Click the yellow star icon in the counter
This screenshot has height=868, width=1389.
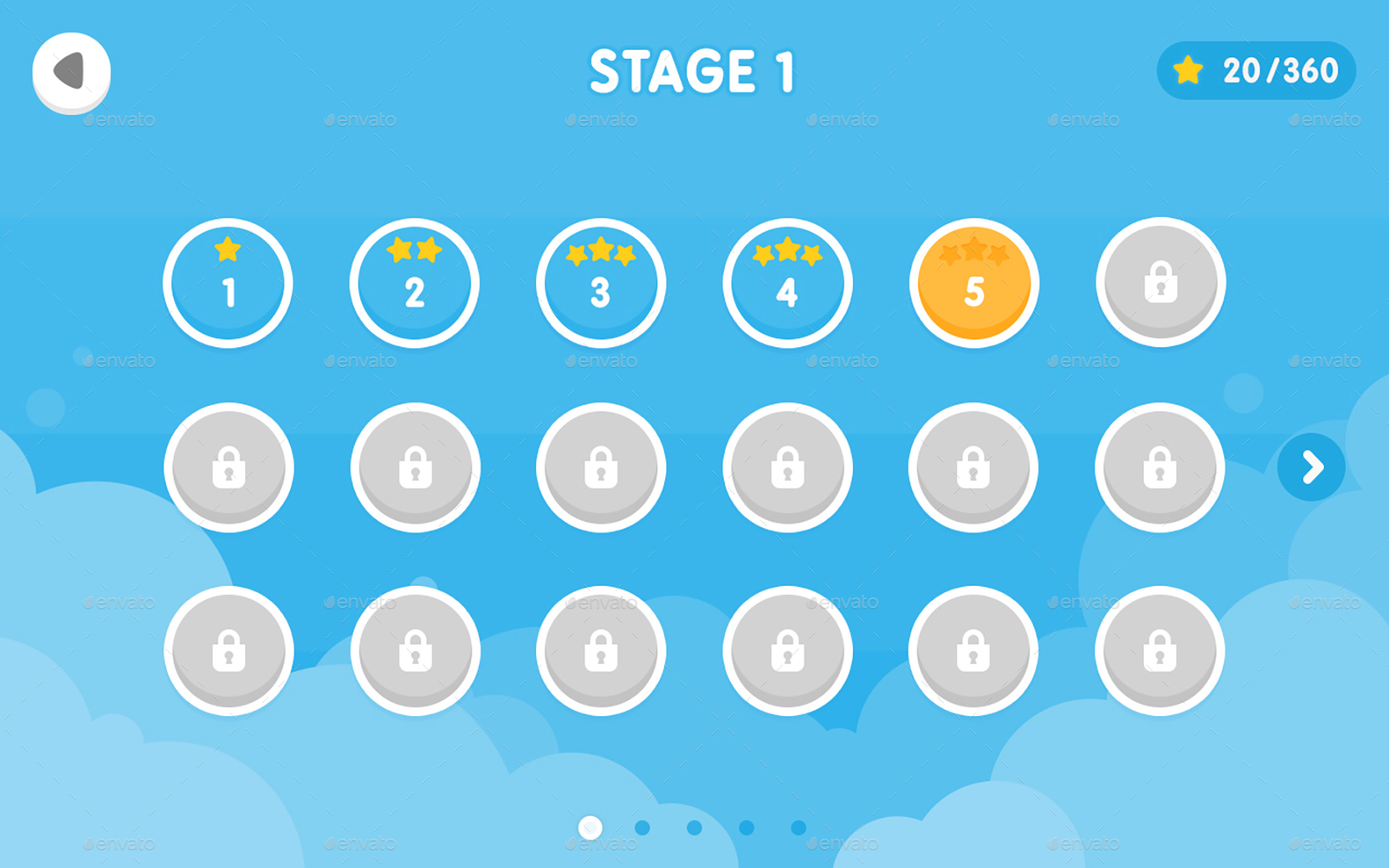(x=1187, y=71)
